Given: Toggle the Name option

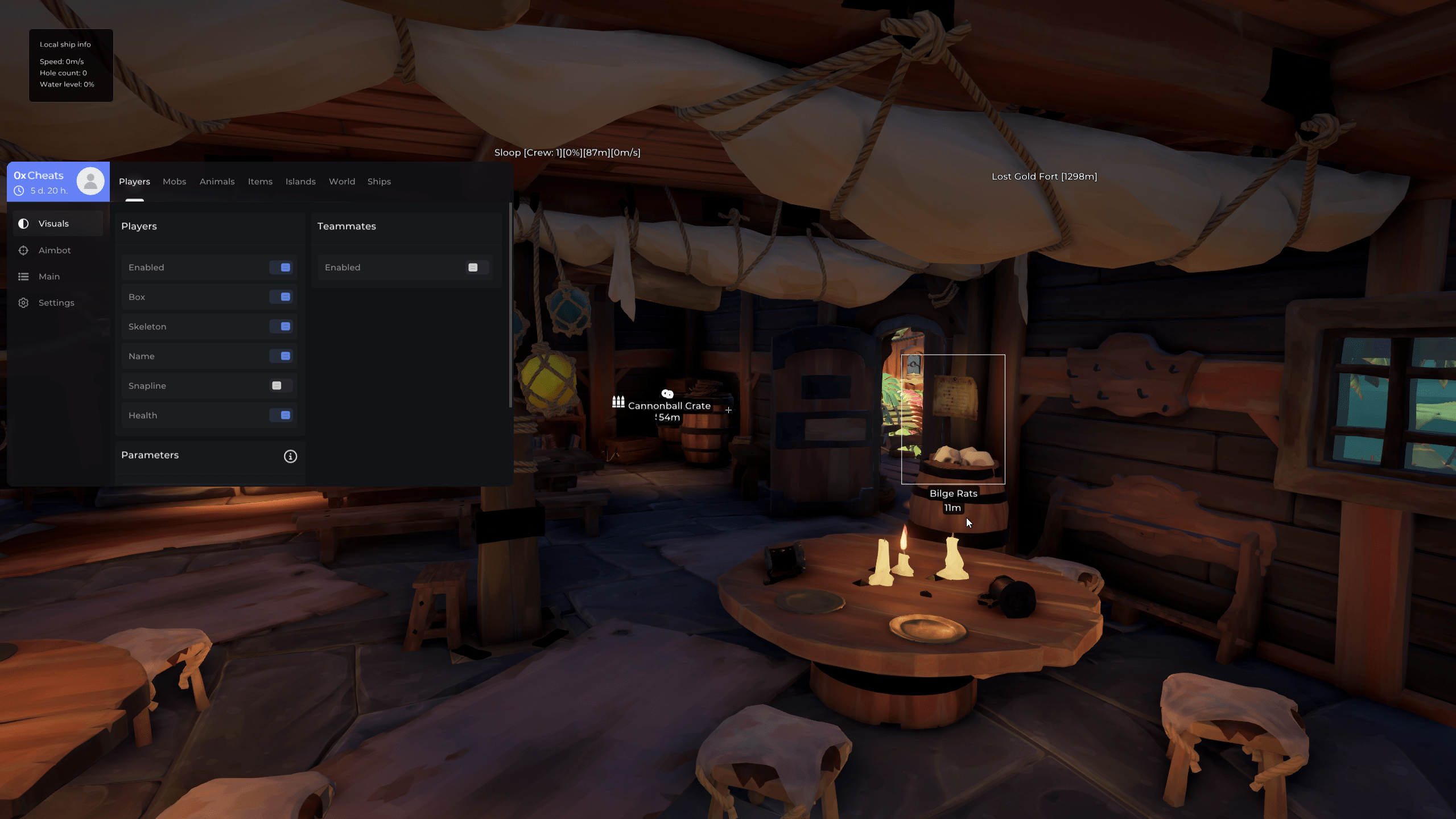Looking at the screenshot, I should pyautogui.click(x=281, y=356).
